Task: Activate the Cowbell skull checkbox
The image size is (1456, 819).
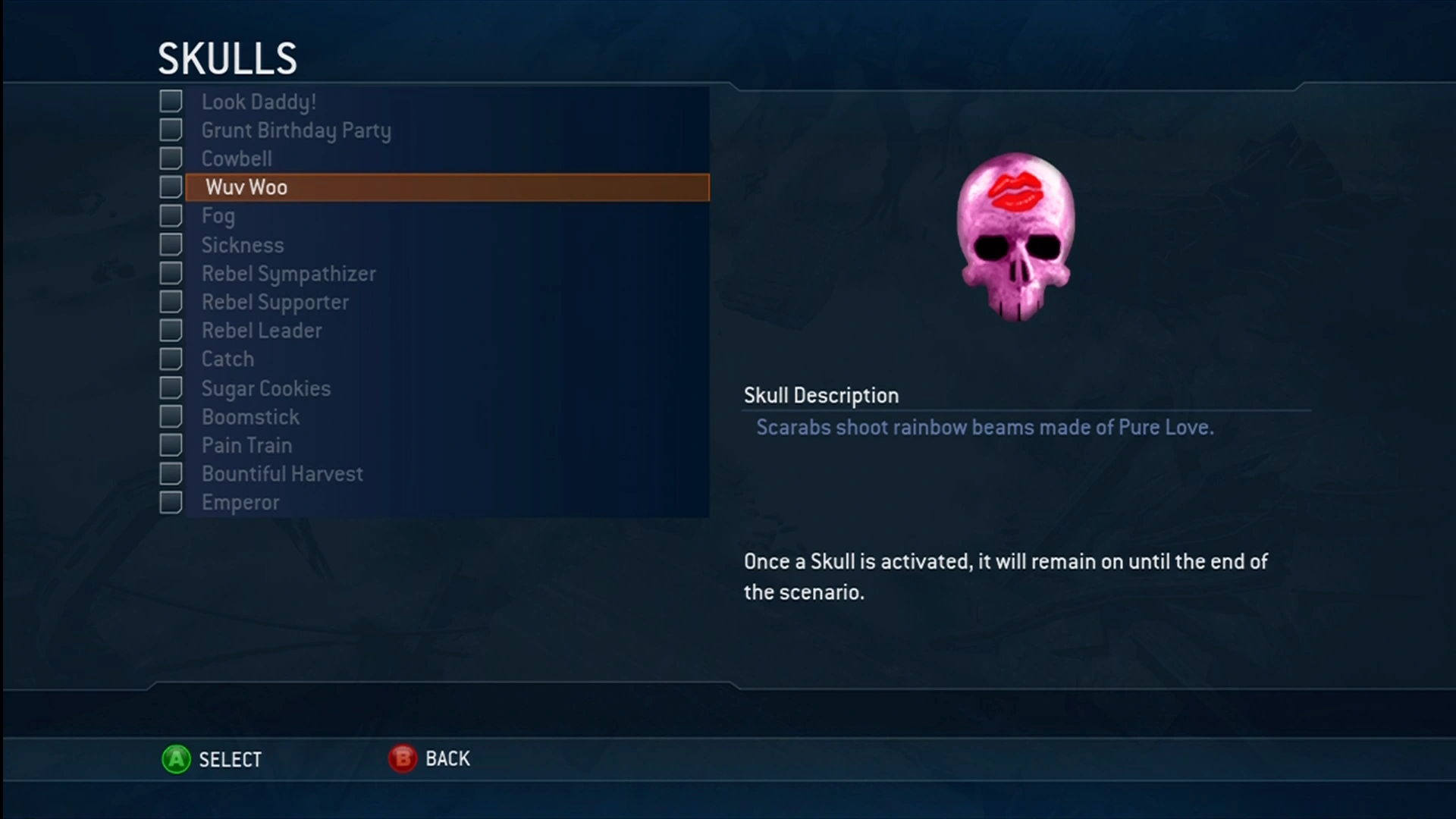Action: pos(170,158)
